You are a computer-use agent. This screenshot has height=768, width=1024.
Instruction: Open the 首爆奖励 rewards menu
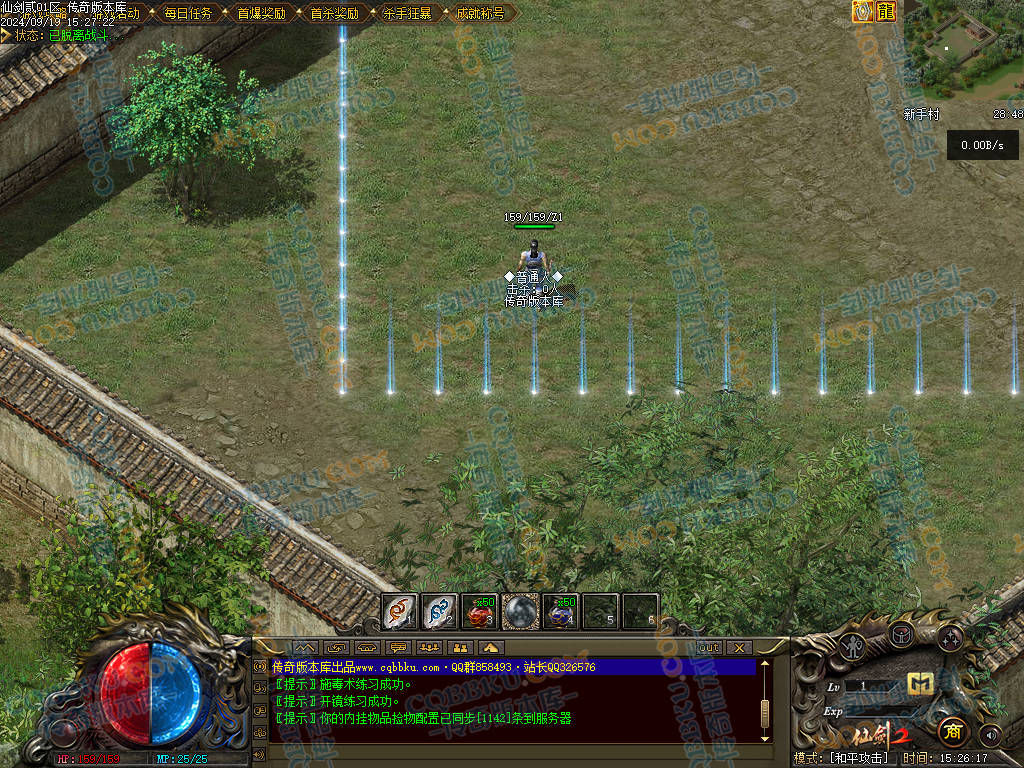coord(261,14)
